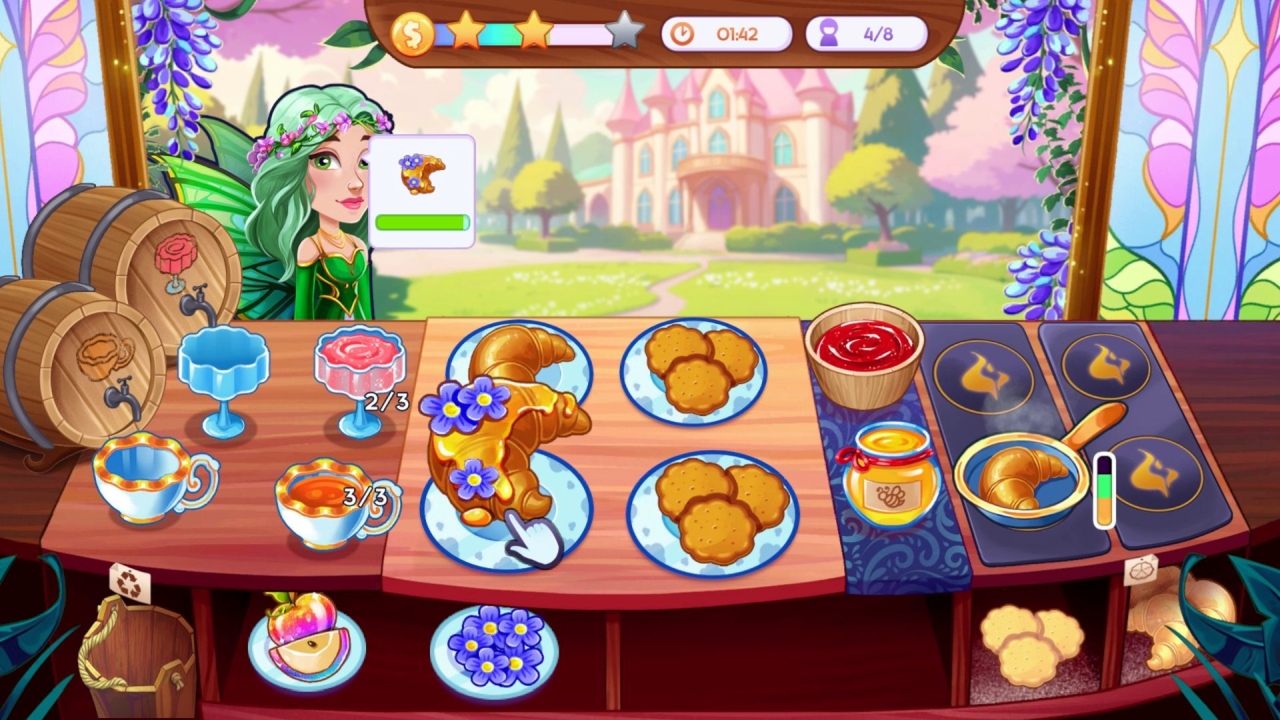Image resolution: width=1280 pixels, height=720 pixels.
Task: Click the clock icon on the timer badge
Action: [x=684, y=33]
